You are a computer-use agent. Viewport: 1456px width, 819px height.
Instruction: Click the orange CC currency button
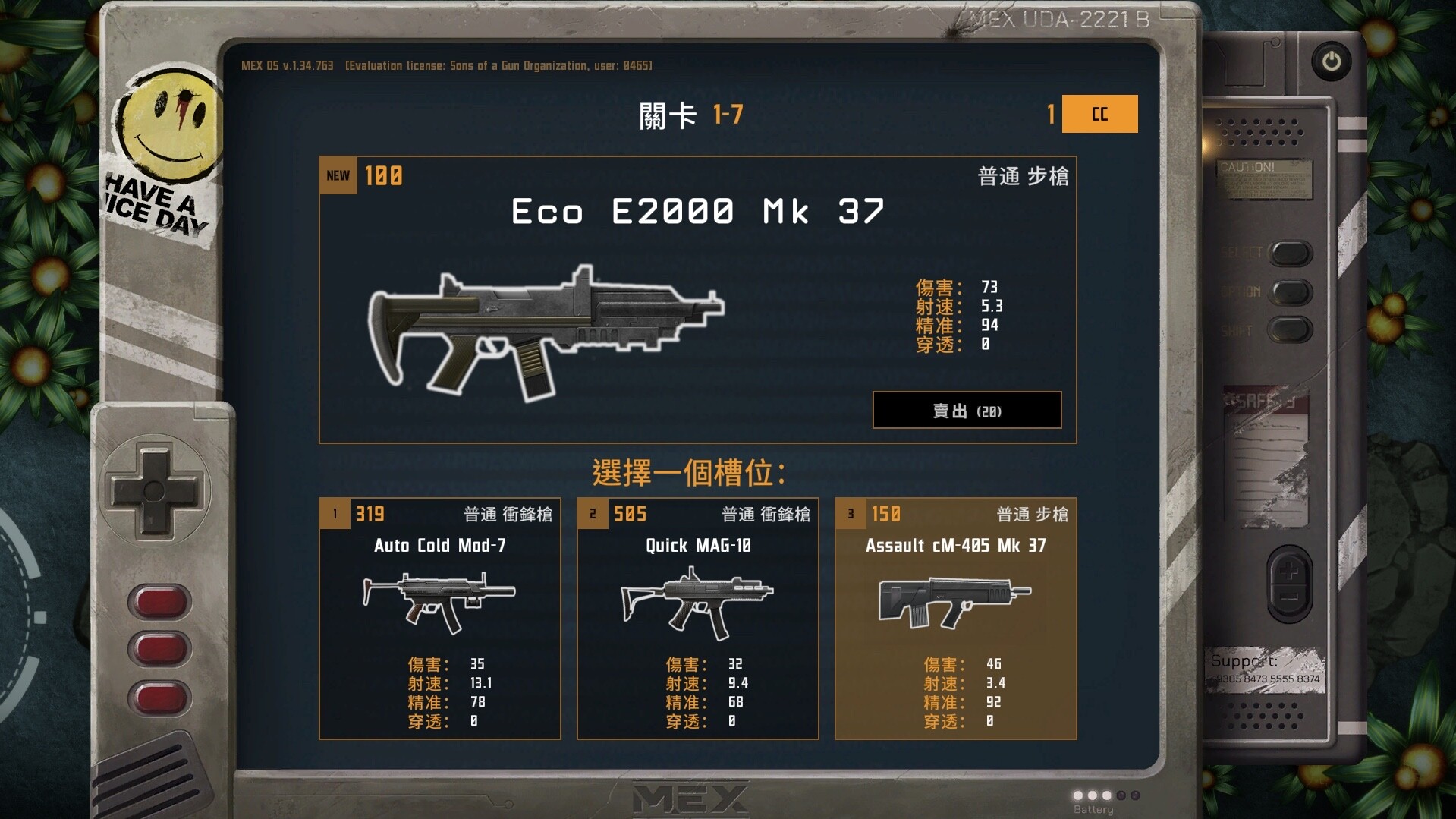pyautogui.click(x=1099, y=114)
